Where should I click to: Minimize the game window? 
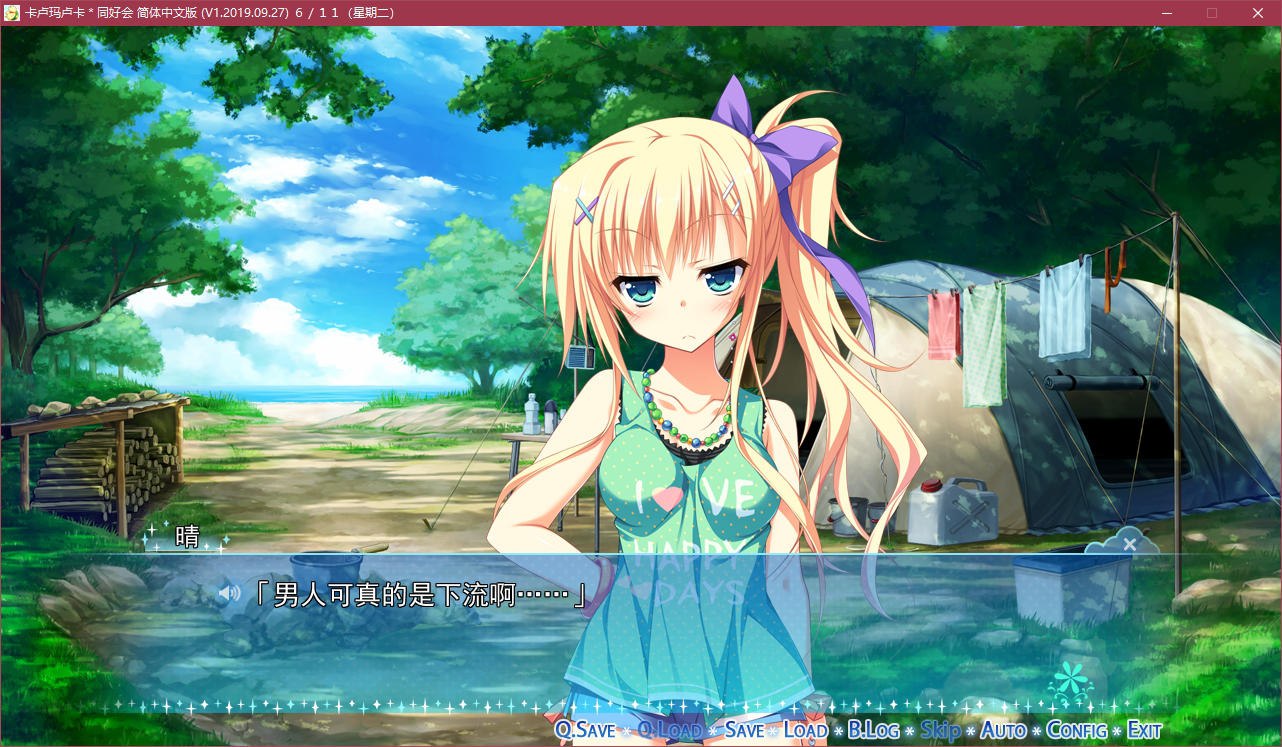click(1166, 13)
